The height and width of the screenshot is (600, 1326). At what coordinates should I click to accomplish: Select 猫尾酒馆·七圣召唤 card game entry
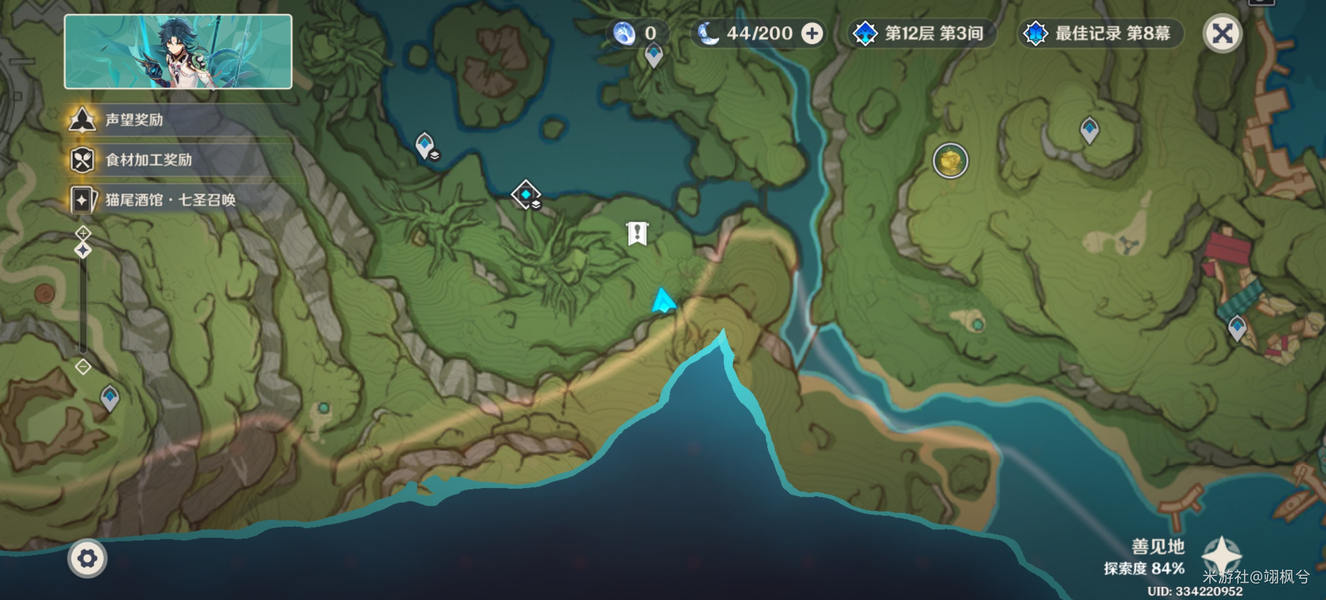tap(170, 200)
